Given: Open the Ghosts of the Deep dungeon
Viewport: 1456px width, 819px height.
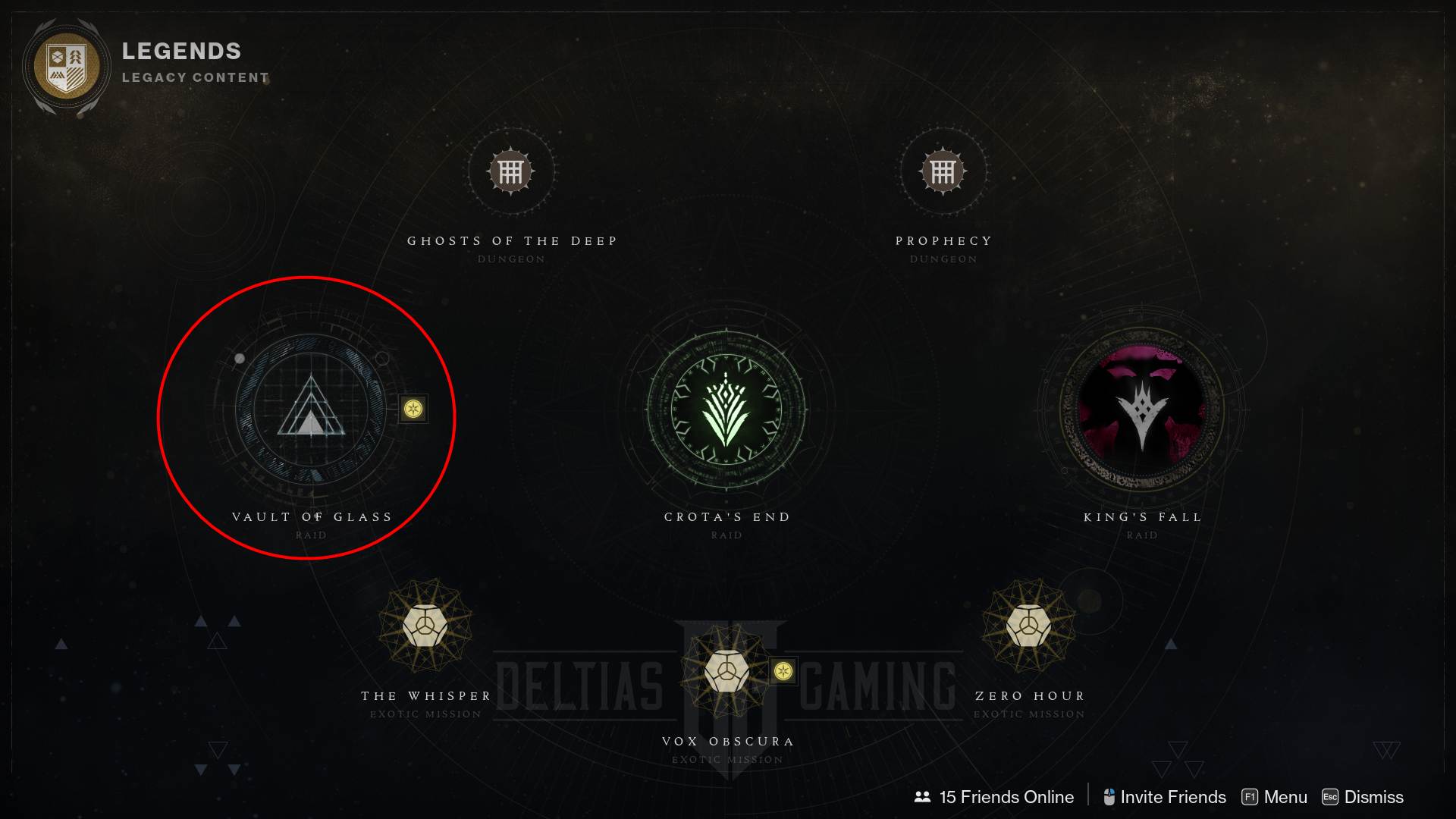Looking at the screenshot, I should click(512, 173).
